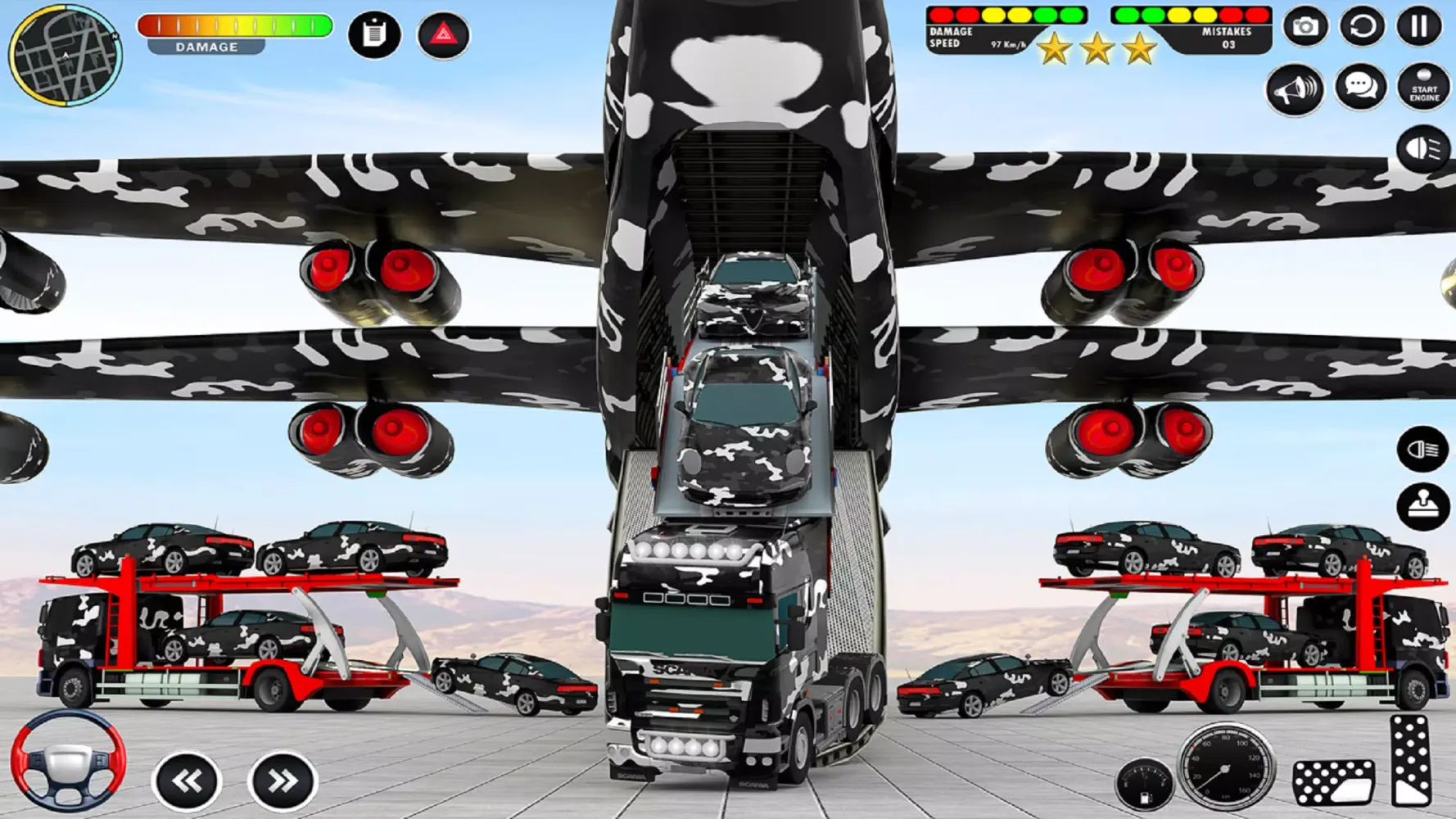Open the circular minimap

point(65,55)
